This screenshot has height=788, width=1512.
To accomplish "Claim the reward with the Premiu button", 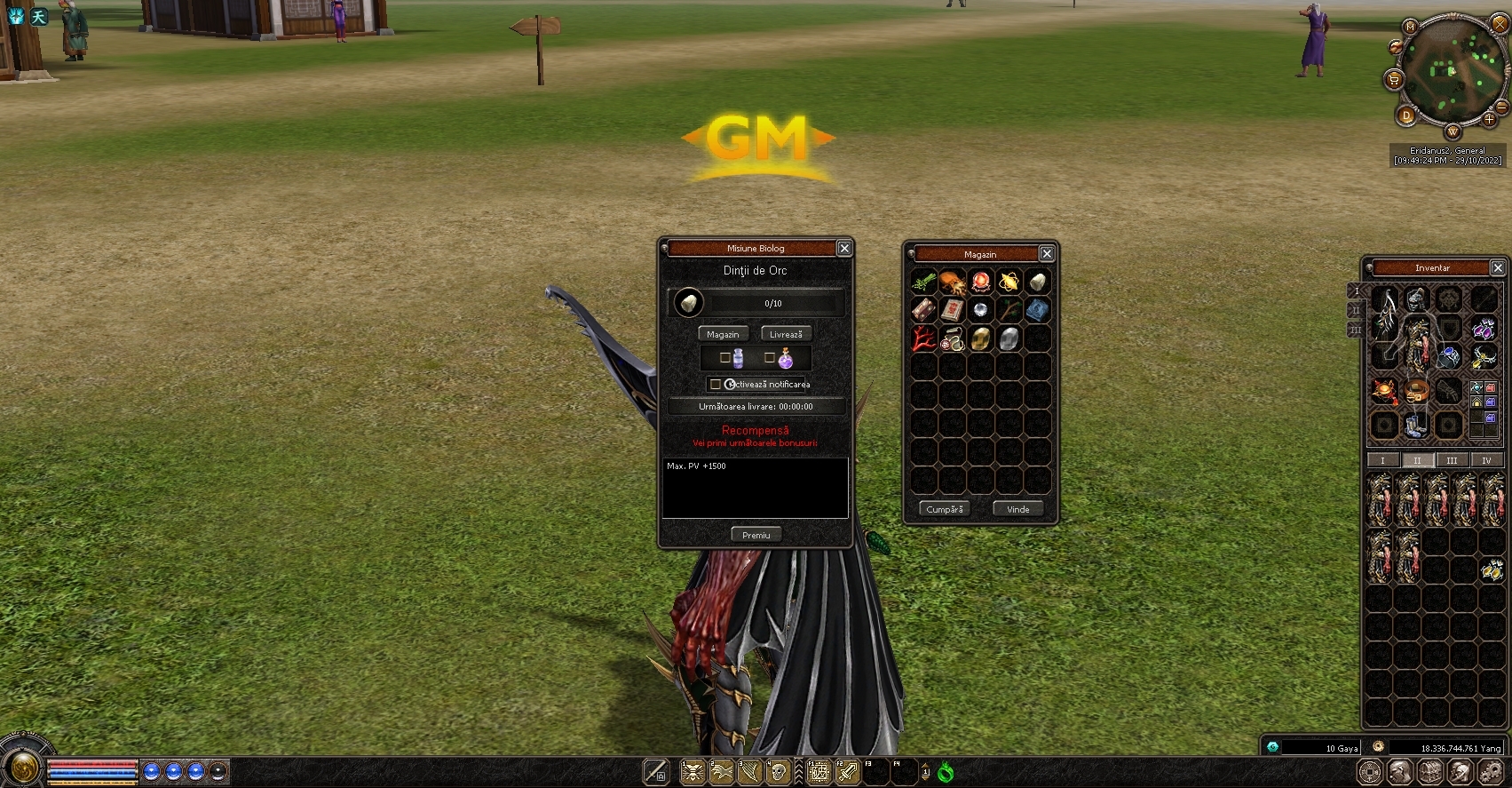I will 756,535.
